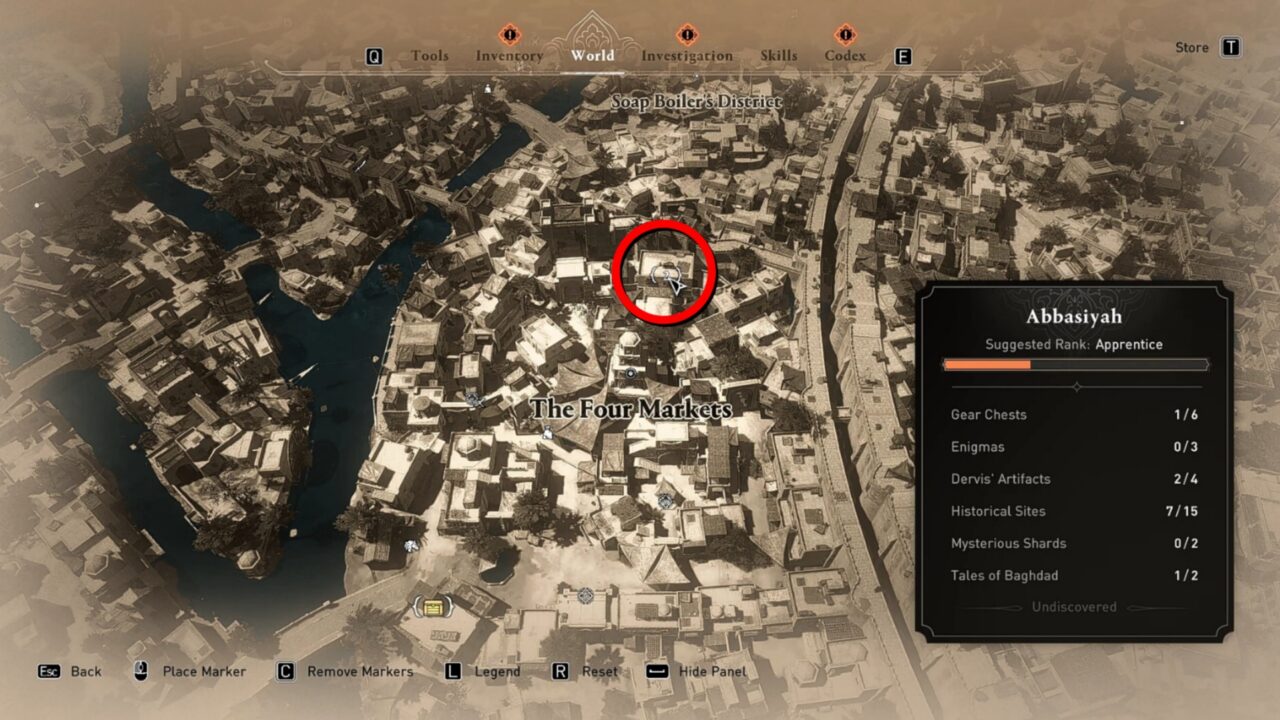This screenshot has height=720, width=1280.
Task: Expand the Undiscovered section in the panel
Action: coord(1073,606)
